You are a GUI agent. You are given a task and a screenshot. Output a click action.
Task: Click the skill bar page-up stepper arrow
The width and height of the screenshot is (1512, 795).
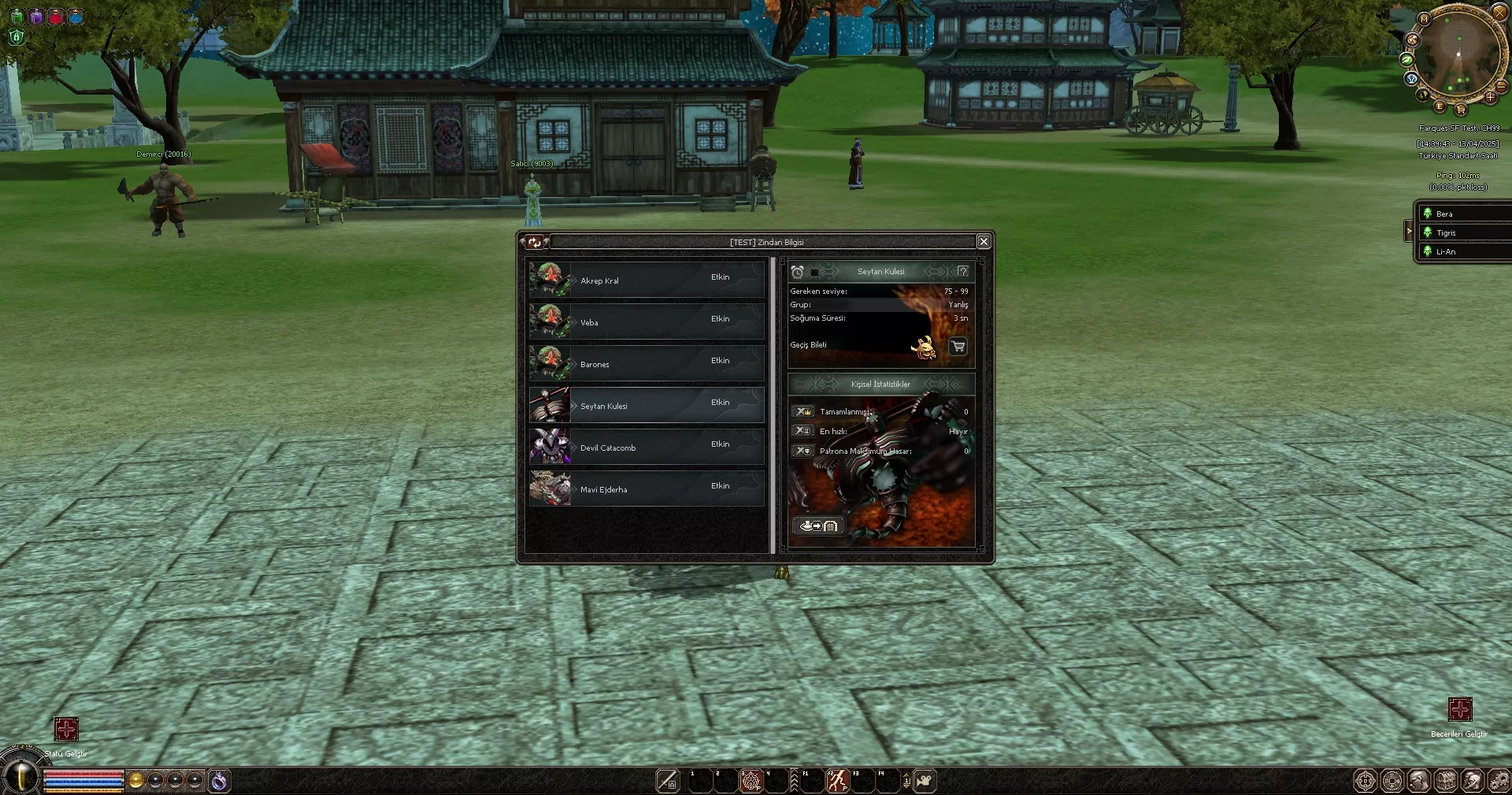click(x=906, y=775)
